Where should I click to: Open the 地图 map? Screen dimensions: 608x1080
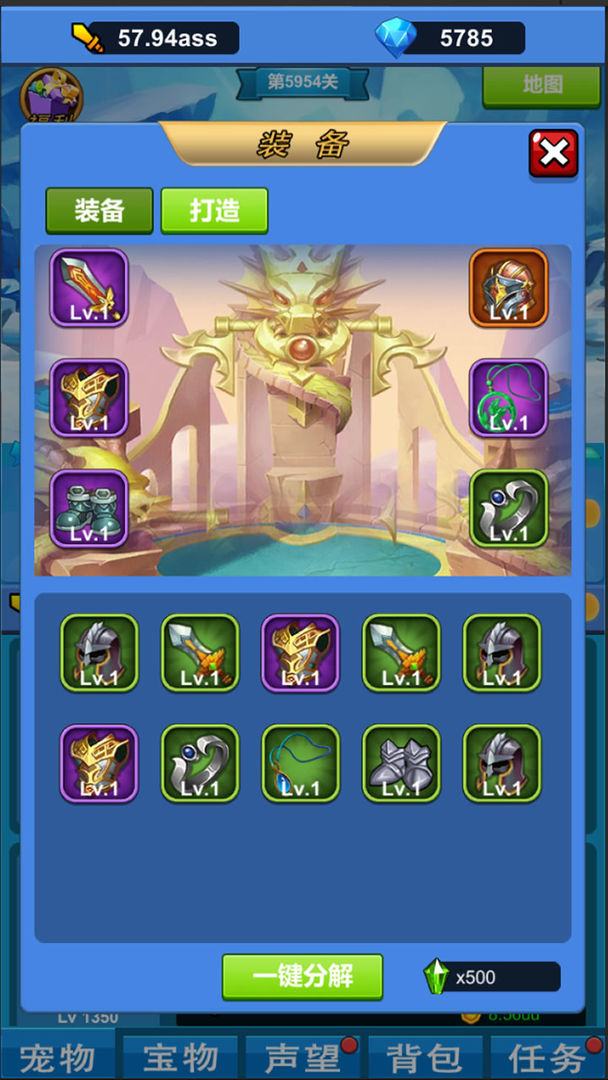click(x=542, y=86)
